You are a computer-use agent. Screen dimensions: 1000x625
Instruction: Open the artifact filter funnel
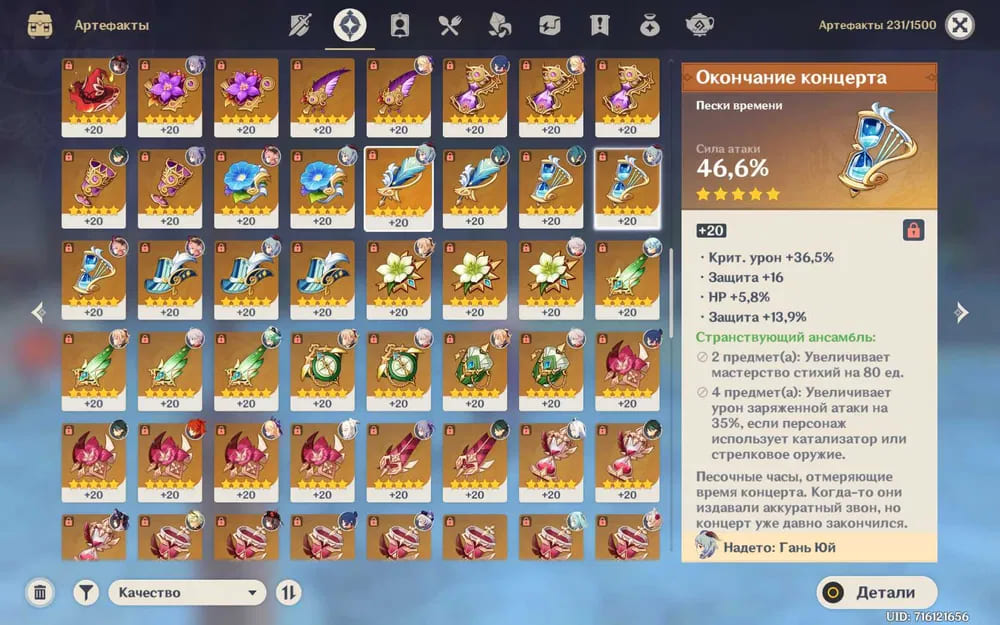click(86, 592)
